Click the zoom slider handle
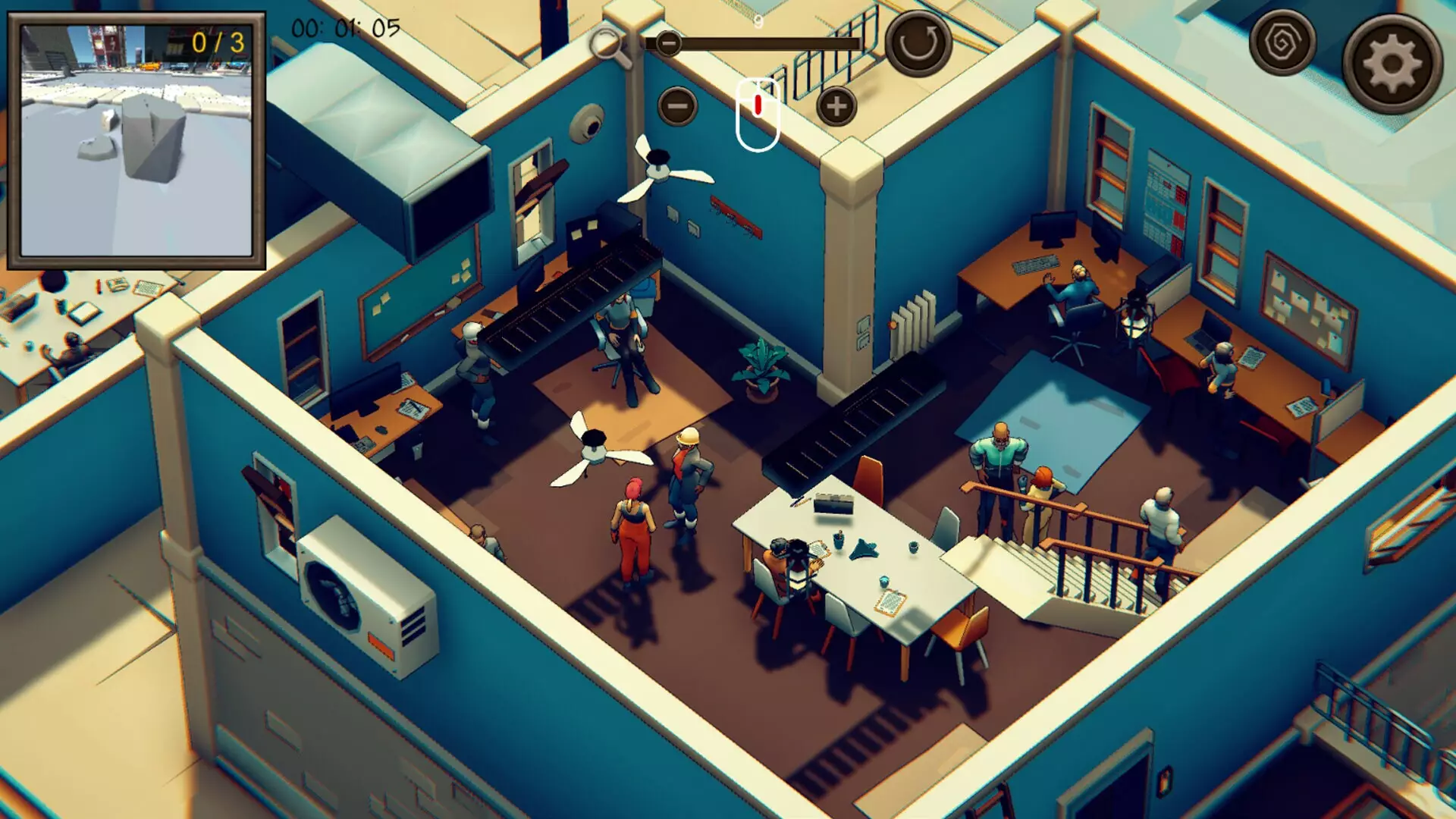 tap(667, 43)
